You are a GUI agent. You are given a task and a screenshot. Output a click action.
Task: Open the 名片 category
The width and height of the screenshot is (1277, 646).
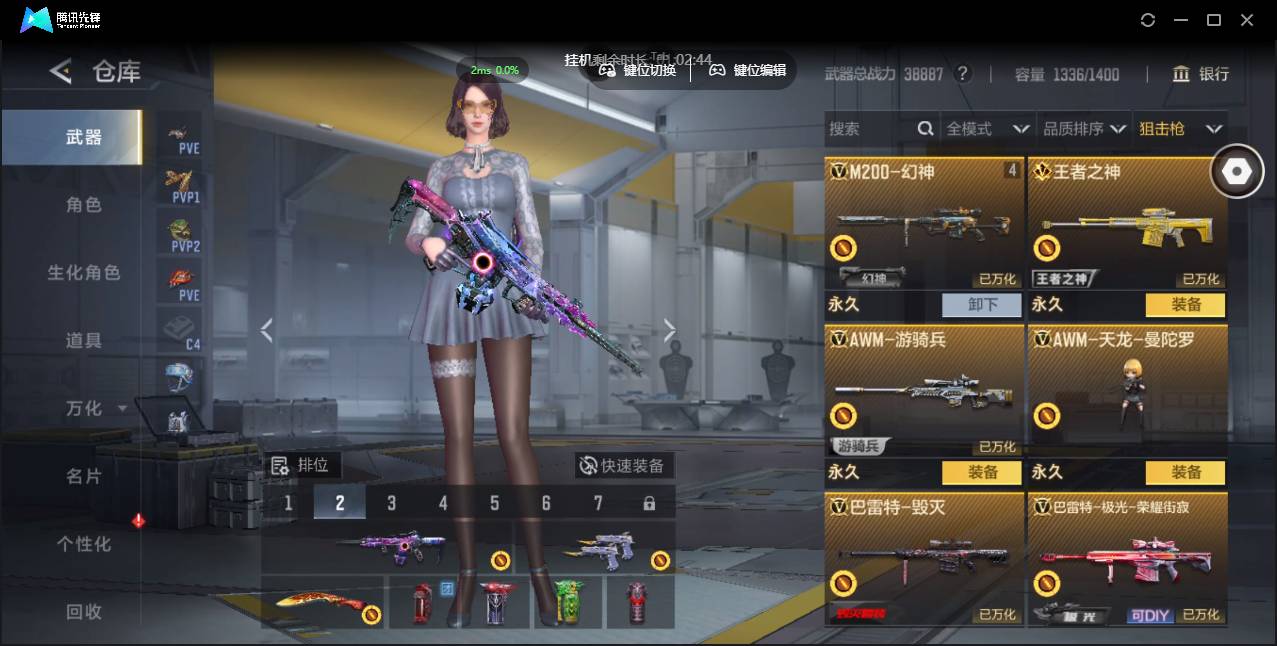click(84, 476)
